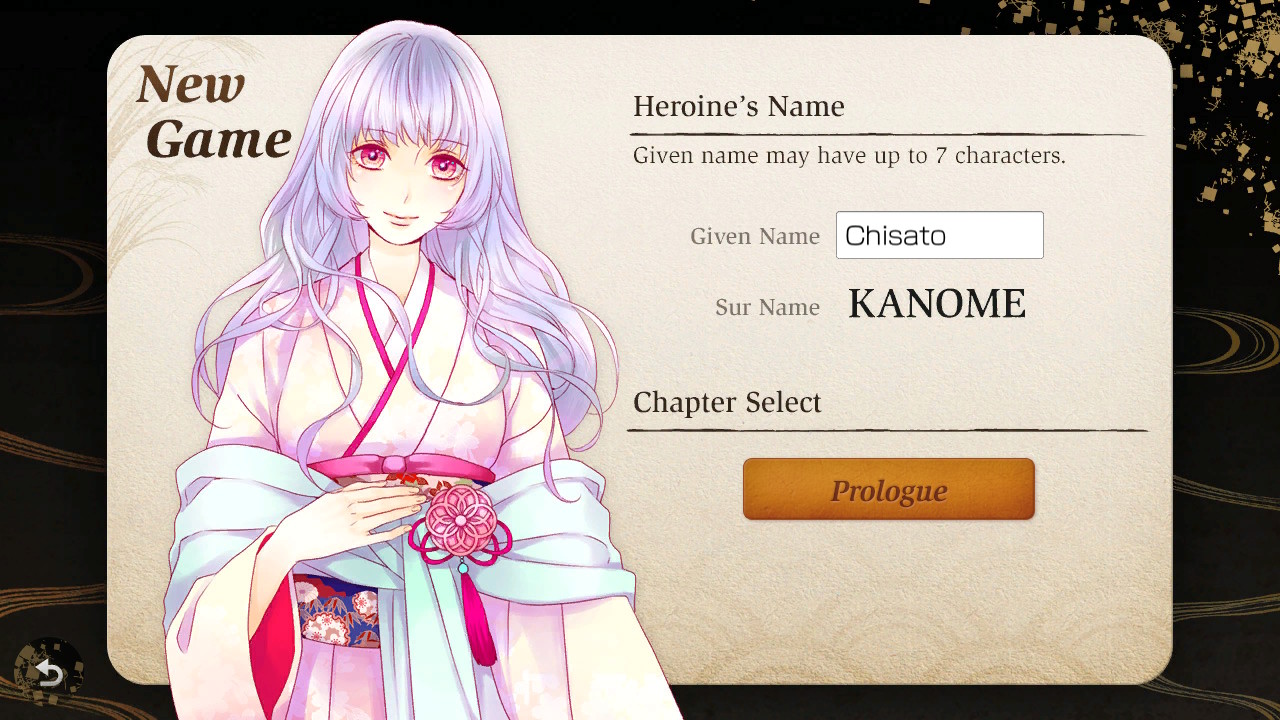
Task: Select the Chapter Select heading
Action: [727, 402]
